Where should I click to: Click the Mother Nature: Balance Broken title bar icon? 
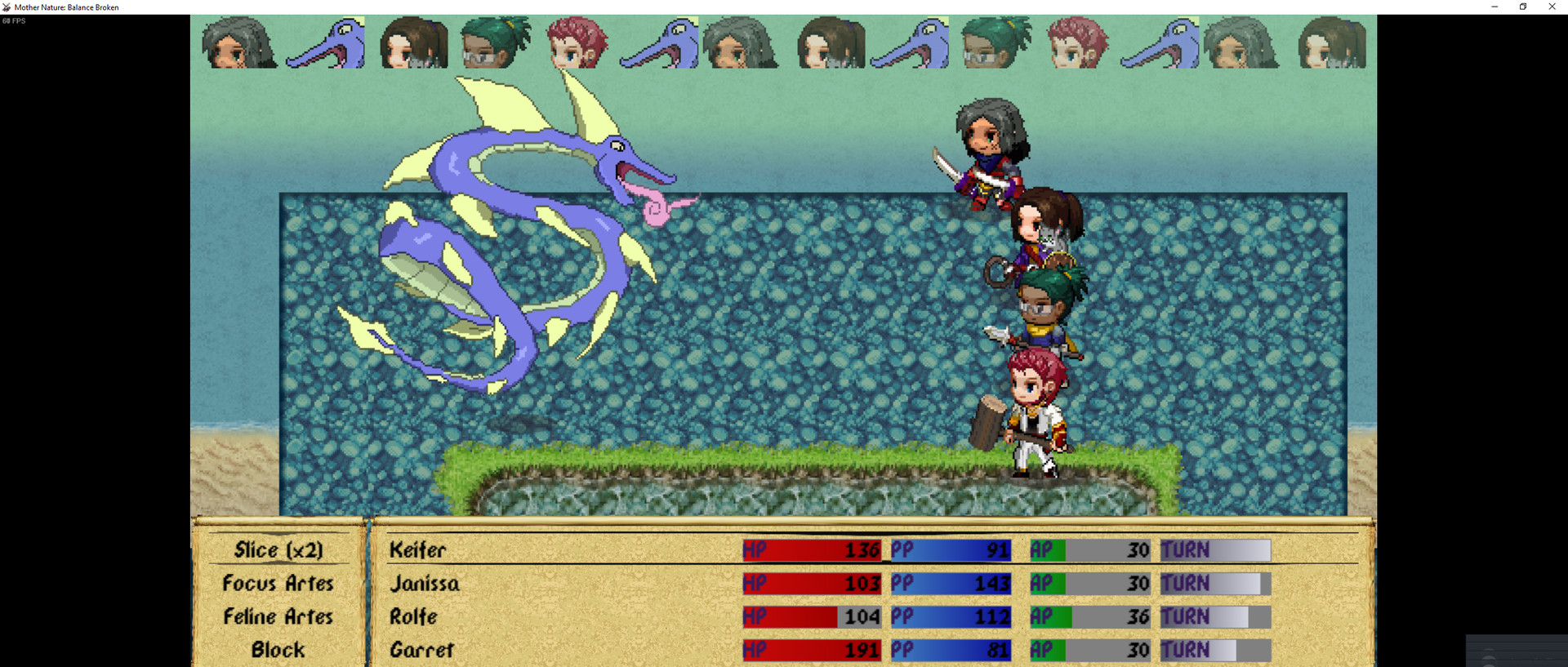(7, 7)
